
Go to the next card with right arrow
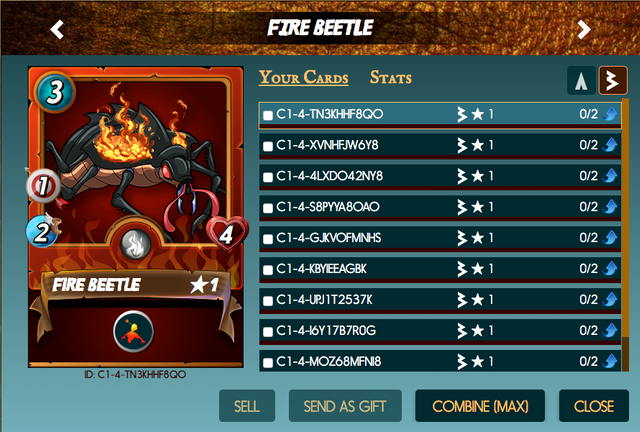584,29
